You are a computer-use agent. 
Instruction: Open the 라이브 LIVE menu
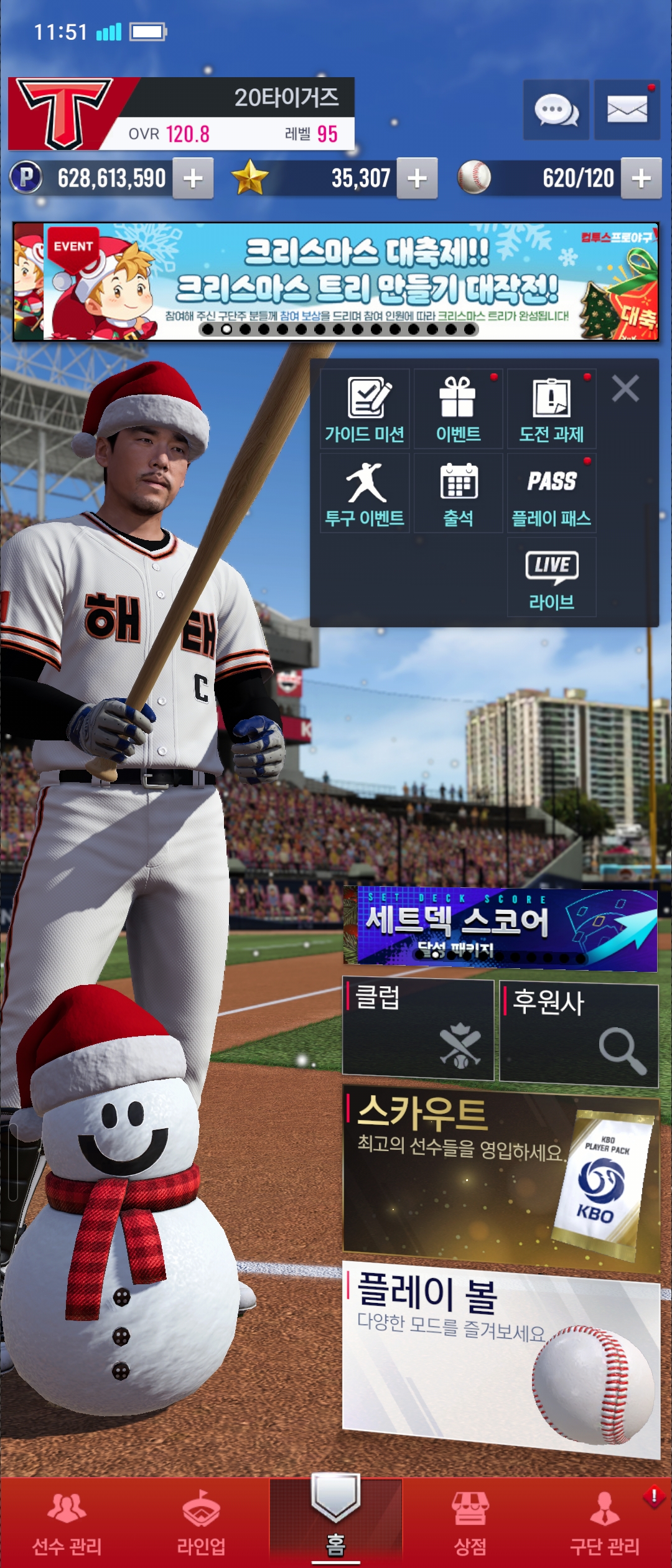[x=551, y=577]
